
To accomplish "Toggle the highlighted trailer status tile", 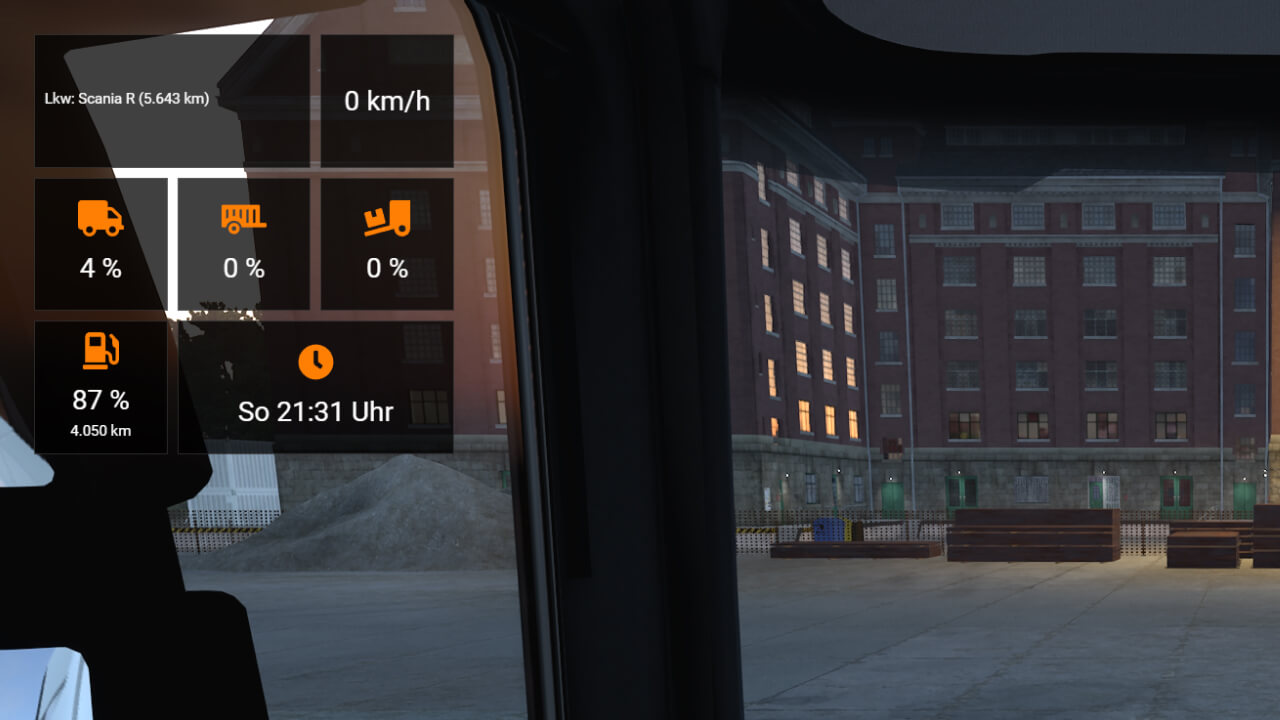I will pyautogui.click(x=242, y=243).
